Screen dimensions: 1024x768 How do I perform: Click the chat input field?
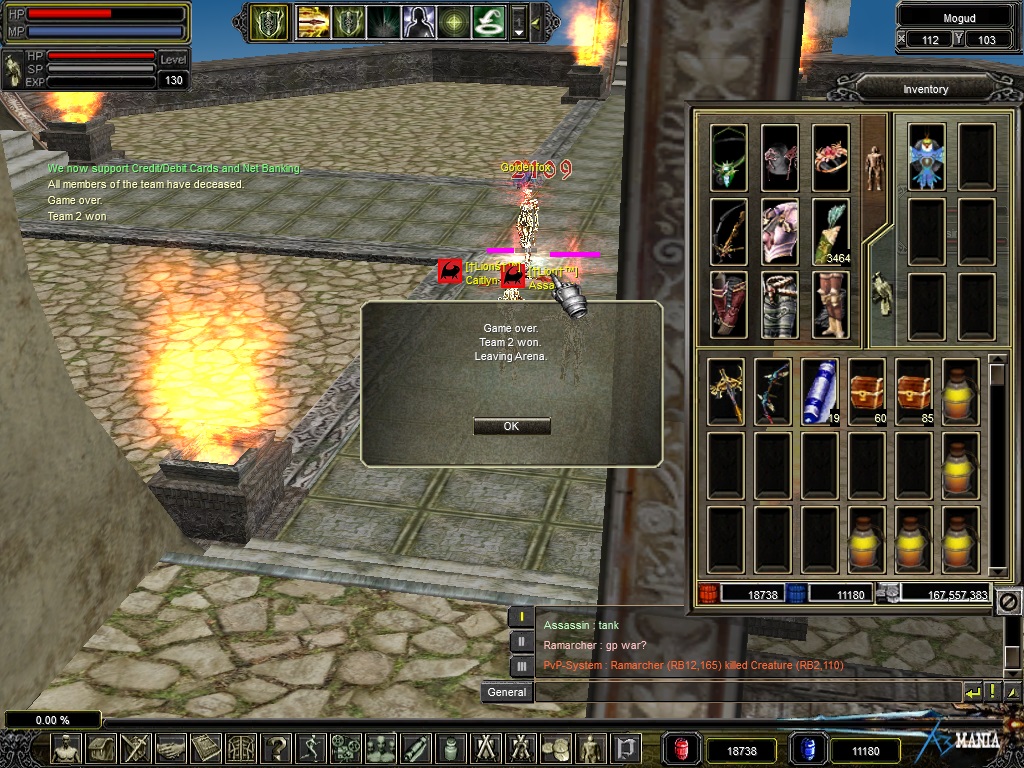coord(747,692)
